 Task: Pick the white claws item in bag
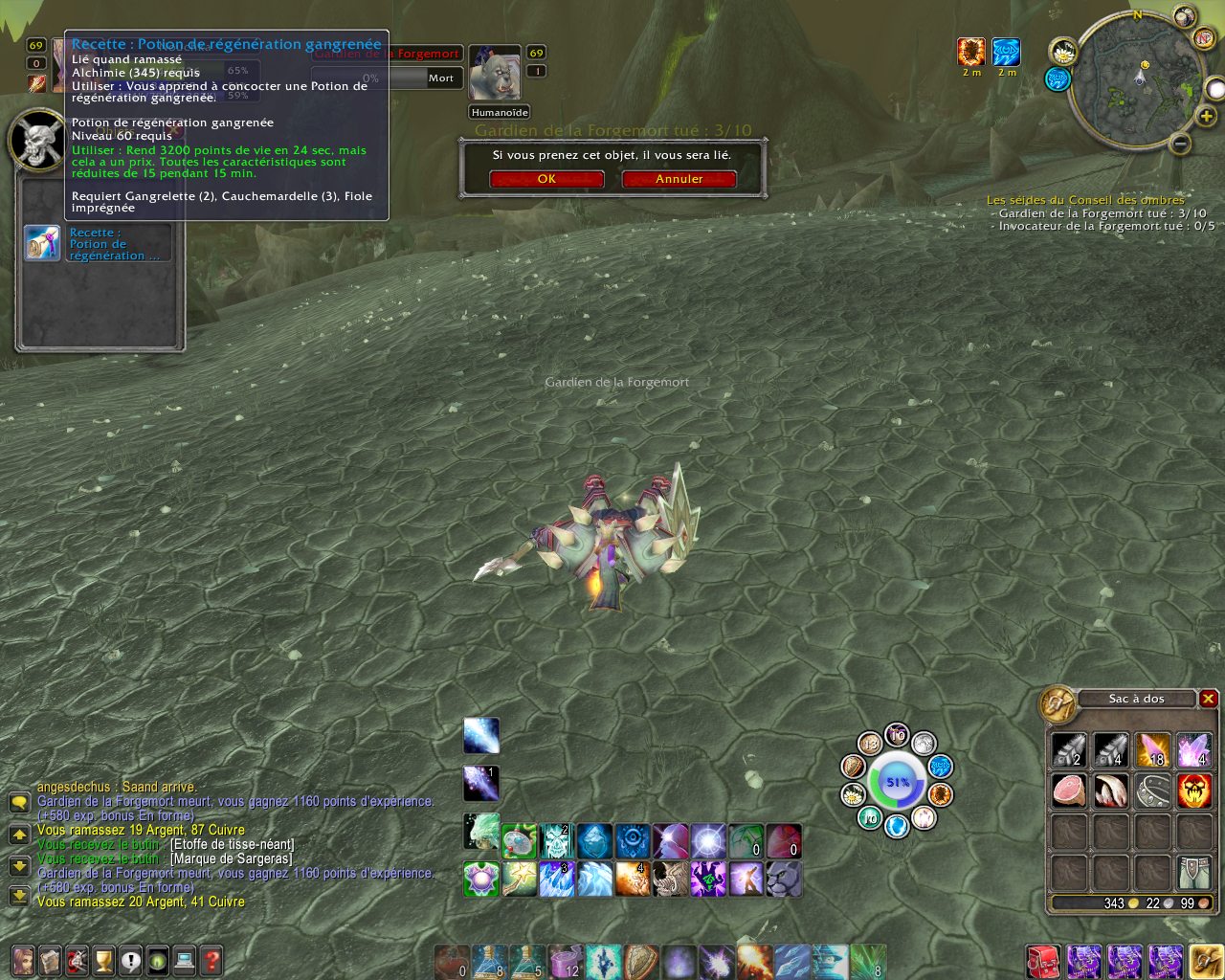tap(1111, 791)
